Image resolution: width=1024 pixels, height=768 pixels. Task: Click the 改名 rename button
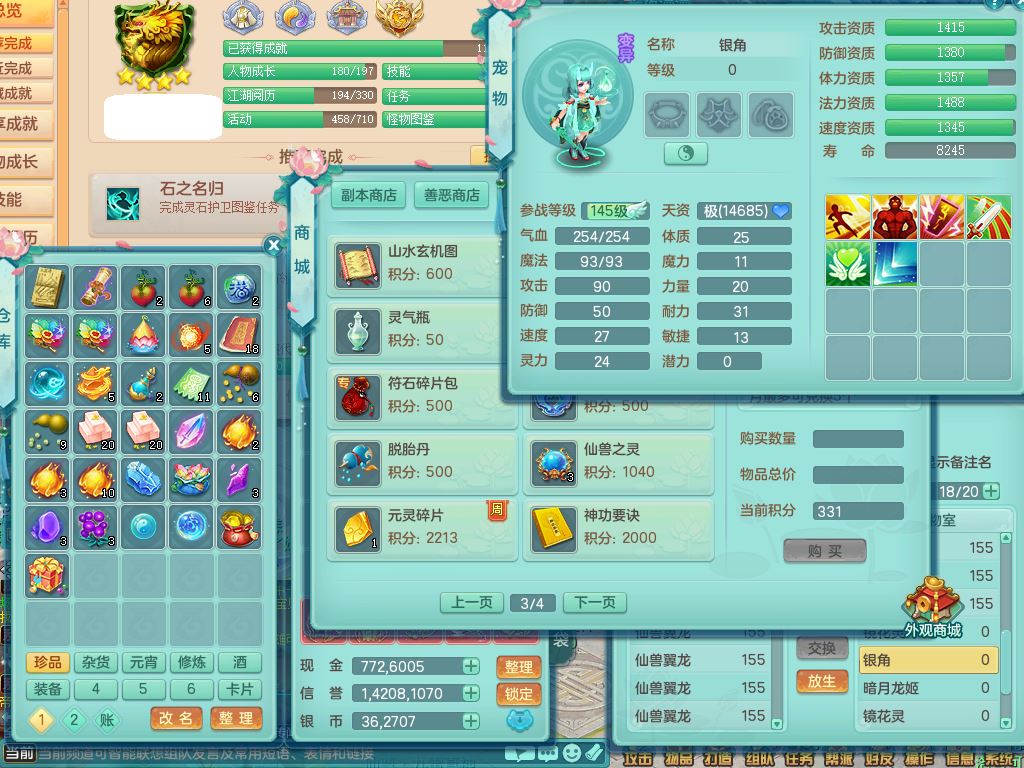click(x=176, y=718)
